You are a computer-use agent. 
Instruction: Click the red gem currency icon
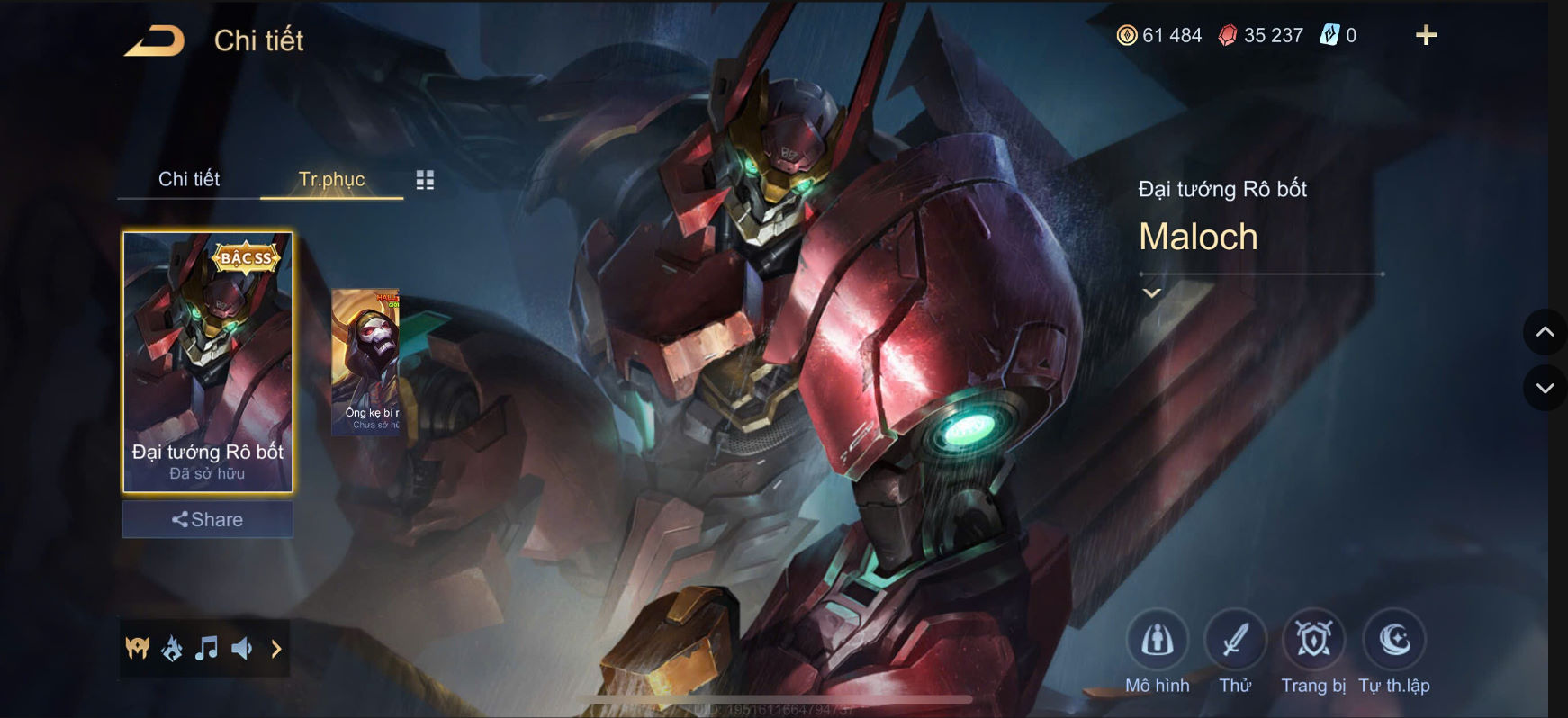(x=1230, y=35)
